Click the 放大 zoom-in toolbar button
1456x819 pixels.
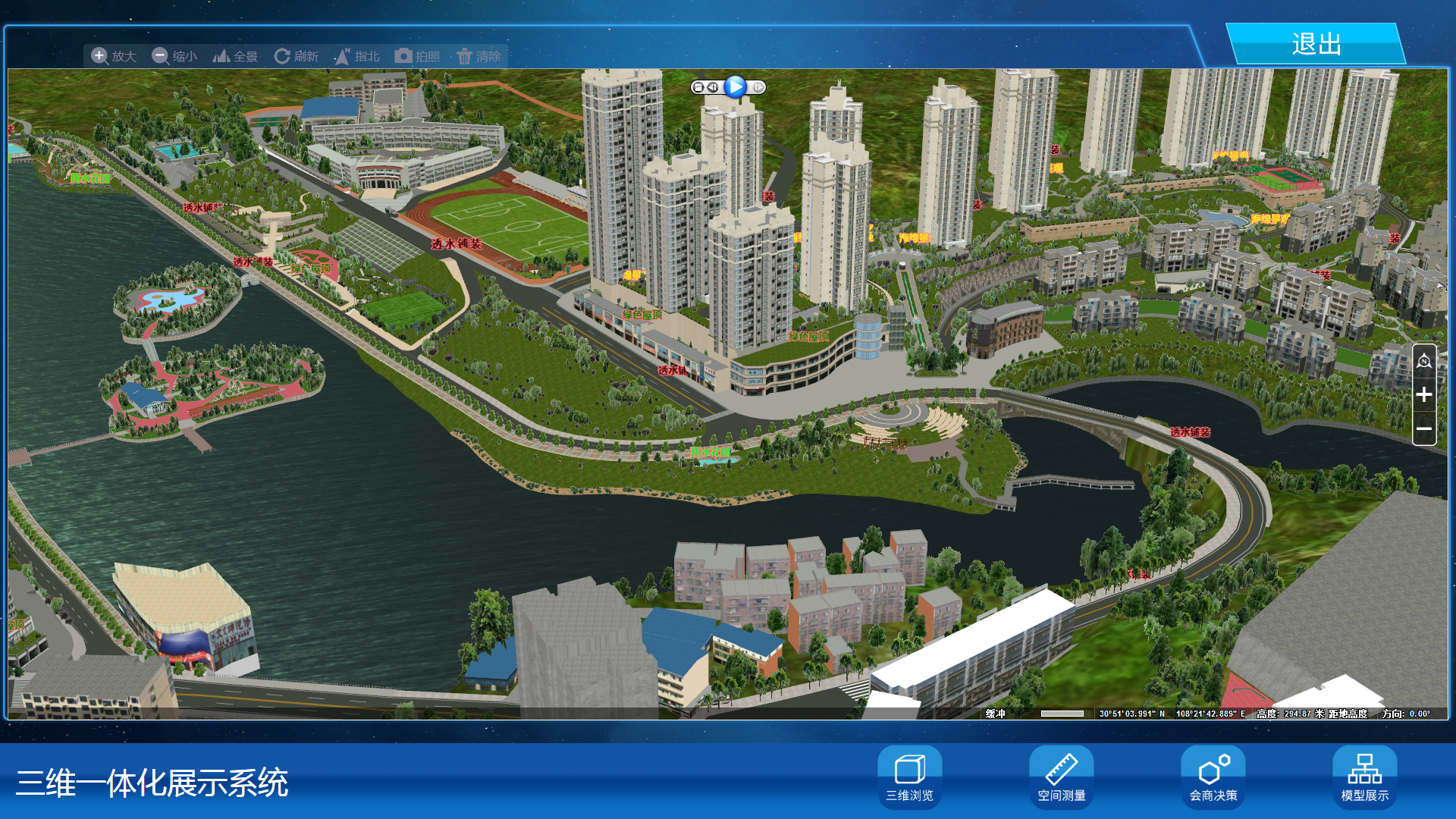(x=114, y=56)
